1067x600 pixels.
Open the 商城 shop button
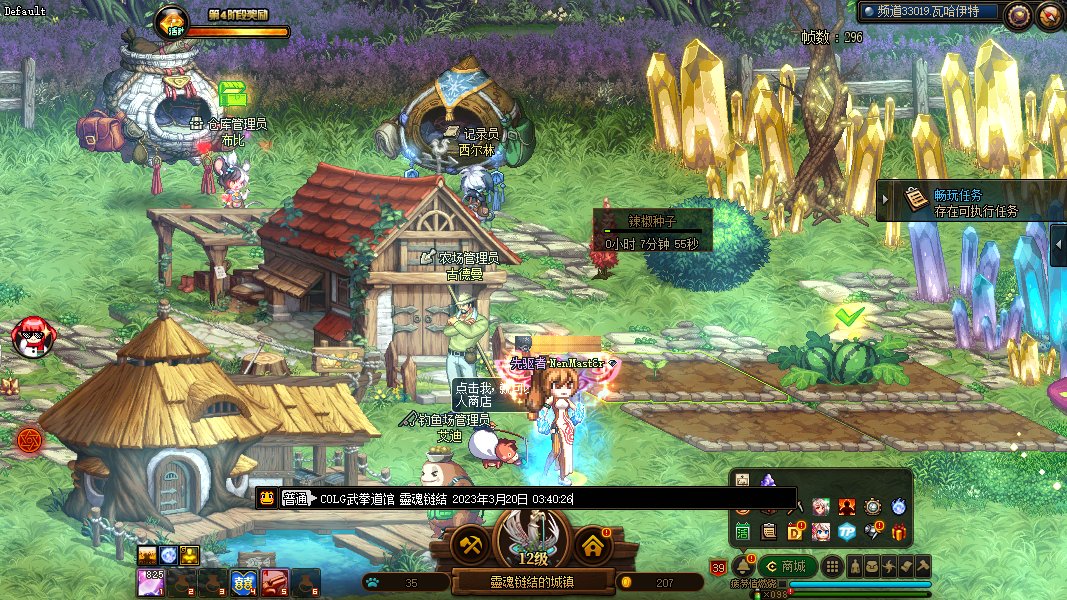click(x=786, y=566)
